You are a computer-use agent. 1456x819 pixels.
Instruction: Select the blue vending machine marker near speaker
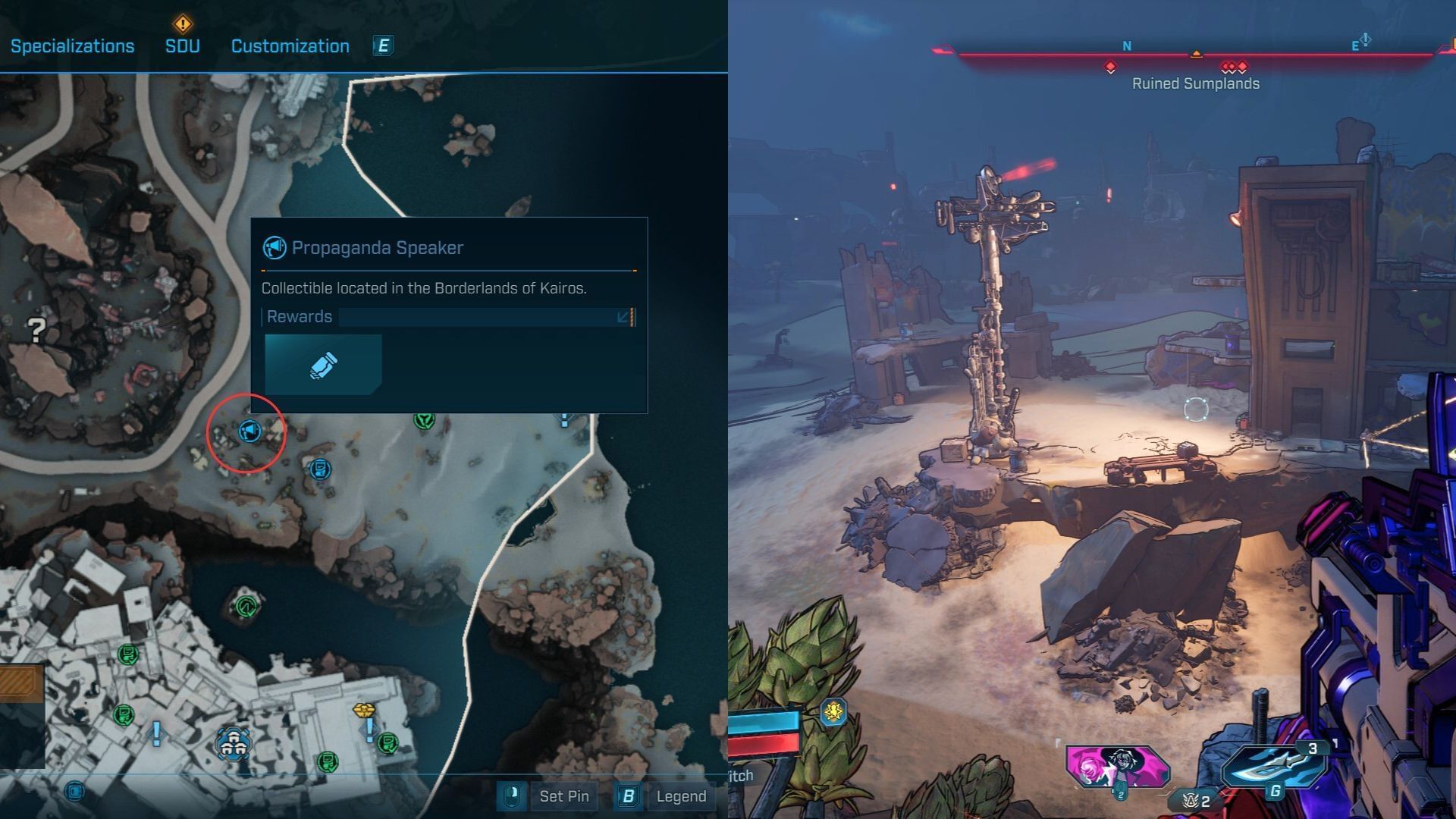[320, 469]
